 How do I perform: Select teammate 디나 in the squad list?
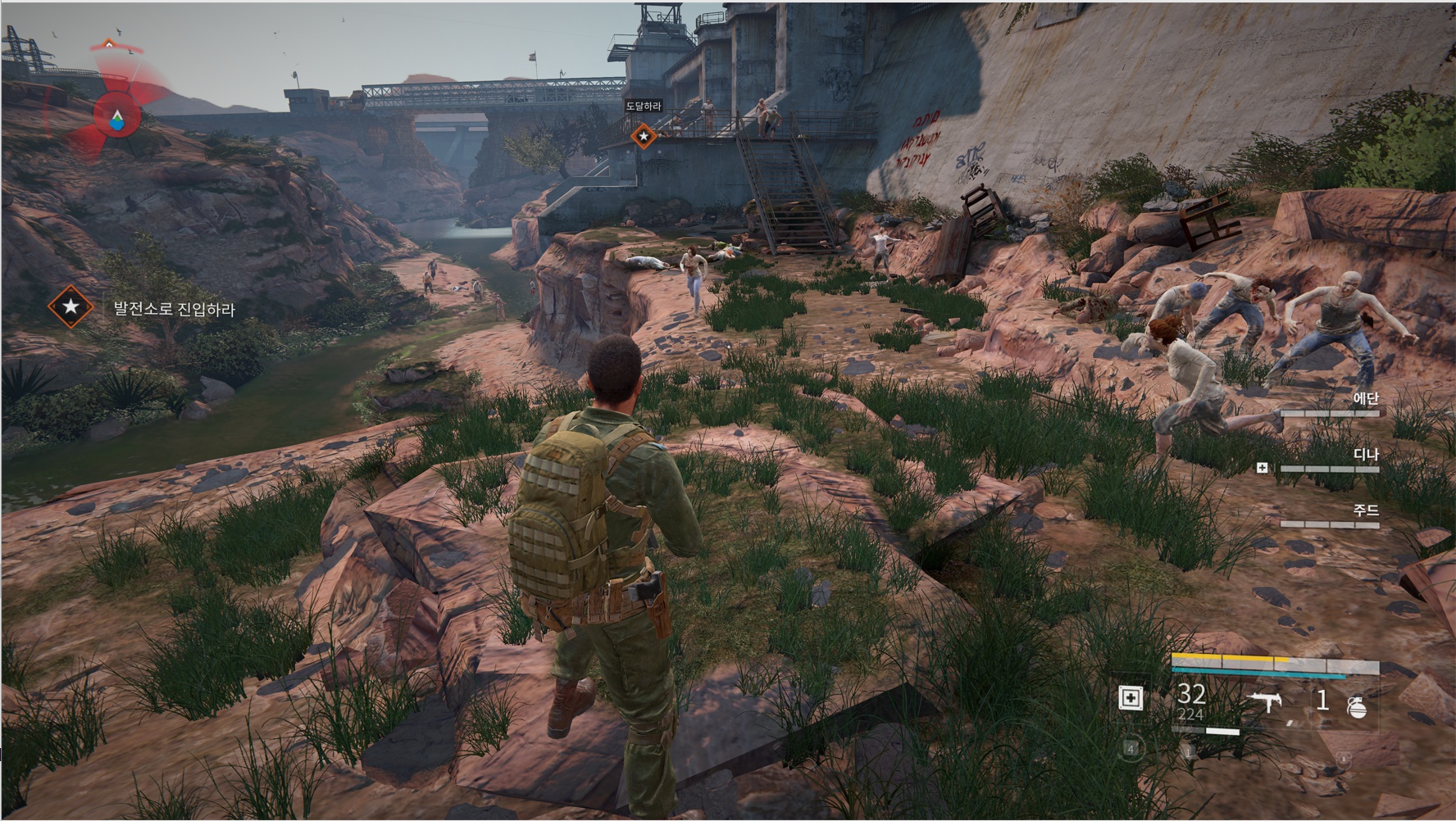[x=1365, y=455]
